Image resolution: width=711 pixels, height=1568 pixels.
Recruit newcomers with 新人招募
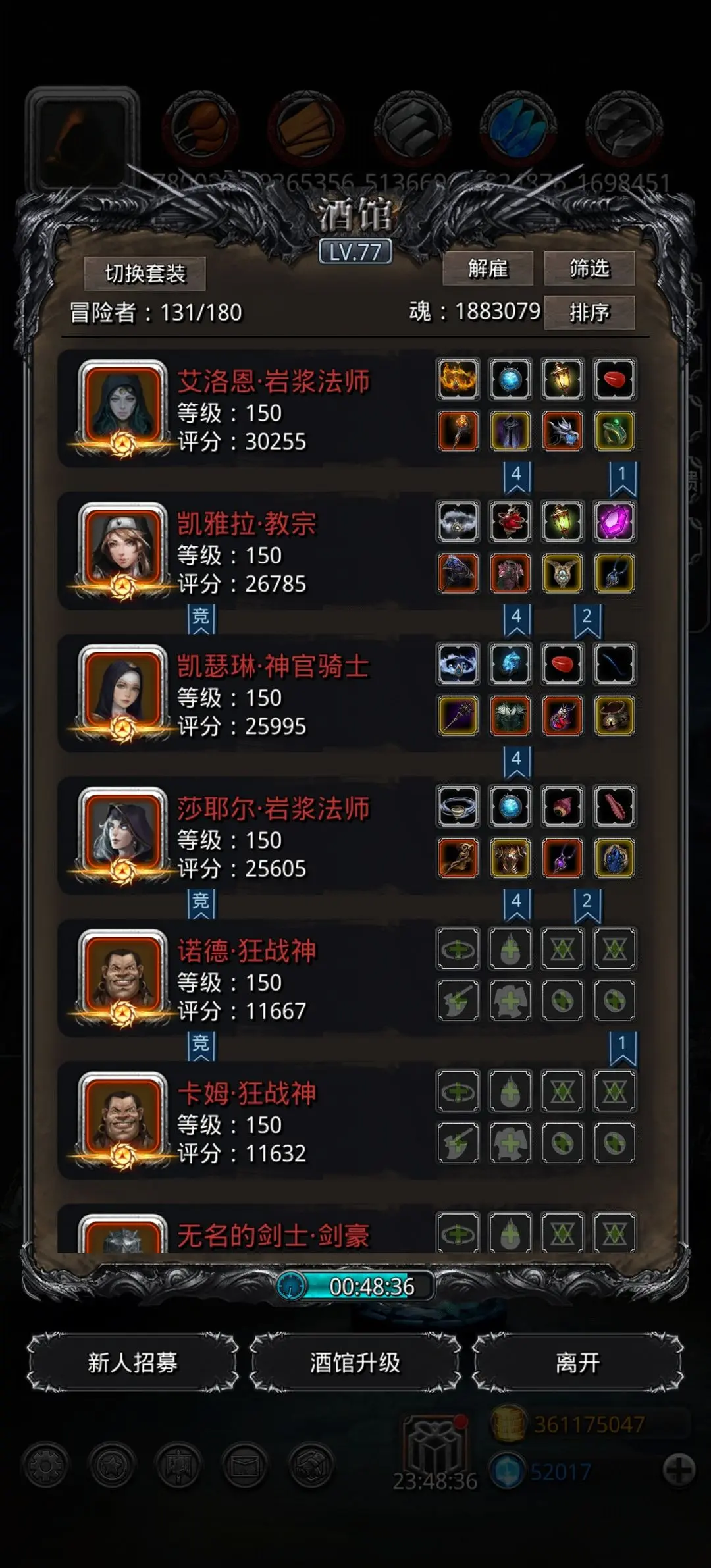pos(133,1363)
